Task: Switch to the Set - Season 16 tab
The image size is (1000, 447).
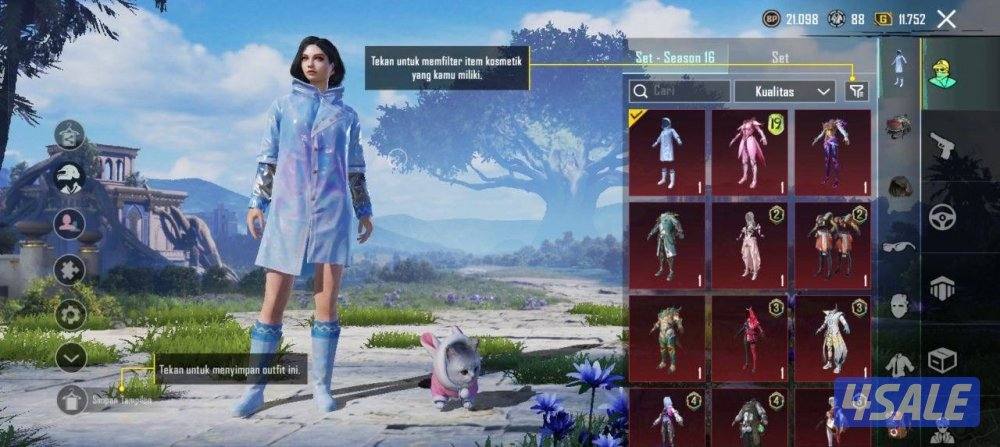Action: coord(675,57)
